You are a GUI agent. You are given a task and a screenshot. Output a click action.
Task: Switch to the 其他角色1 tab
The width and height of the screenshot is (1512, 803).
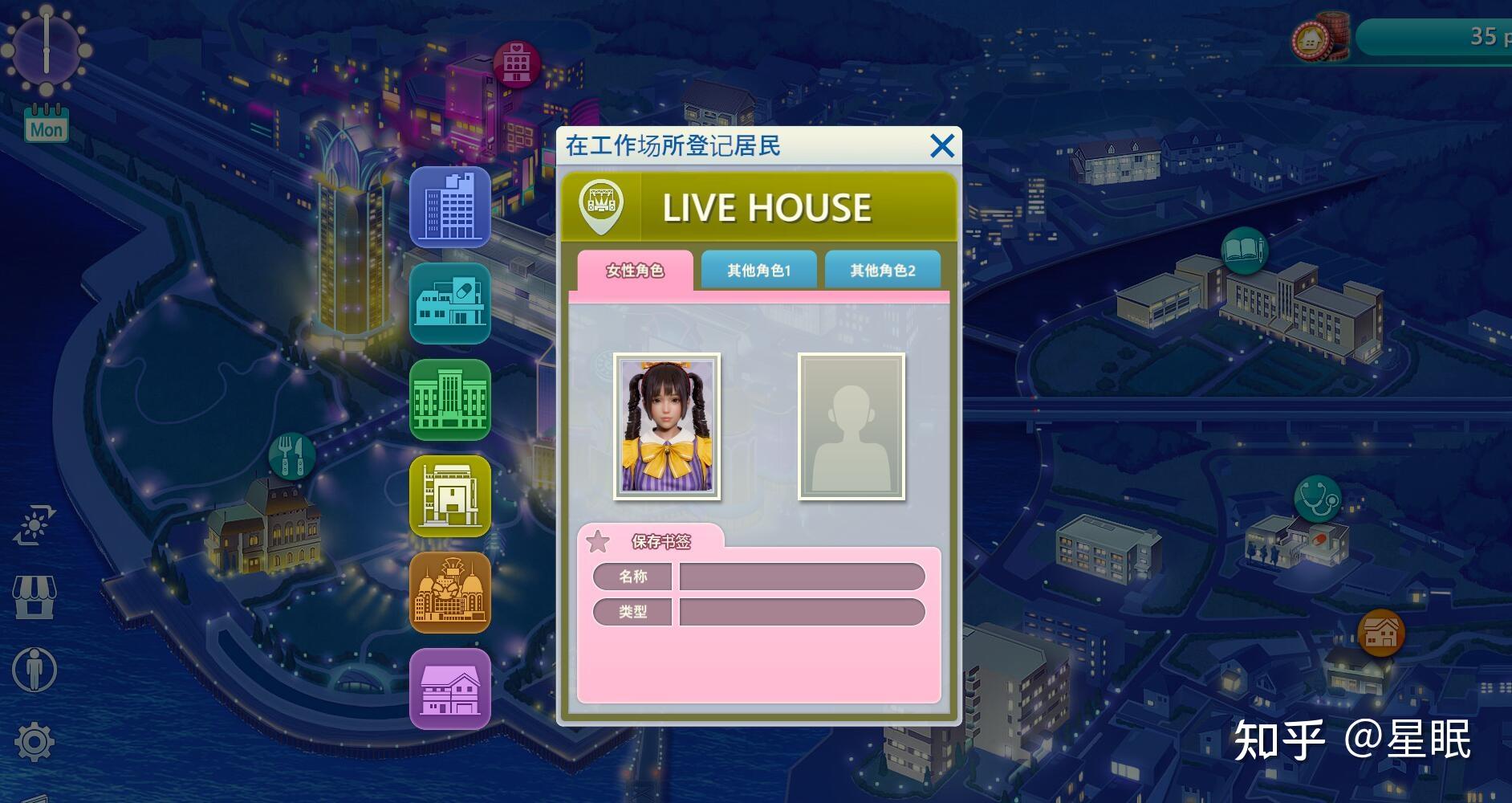click(758, 270)
